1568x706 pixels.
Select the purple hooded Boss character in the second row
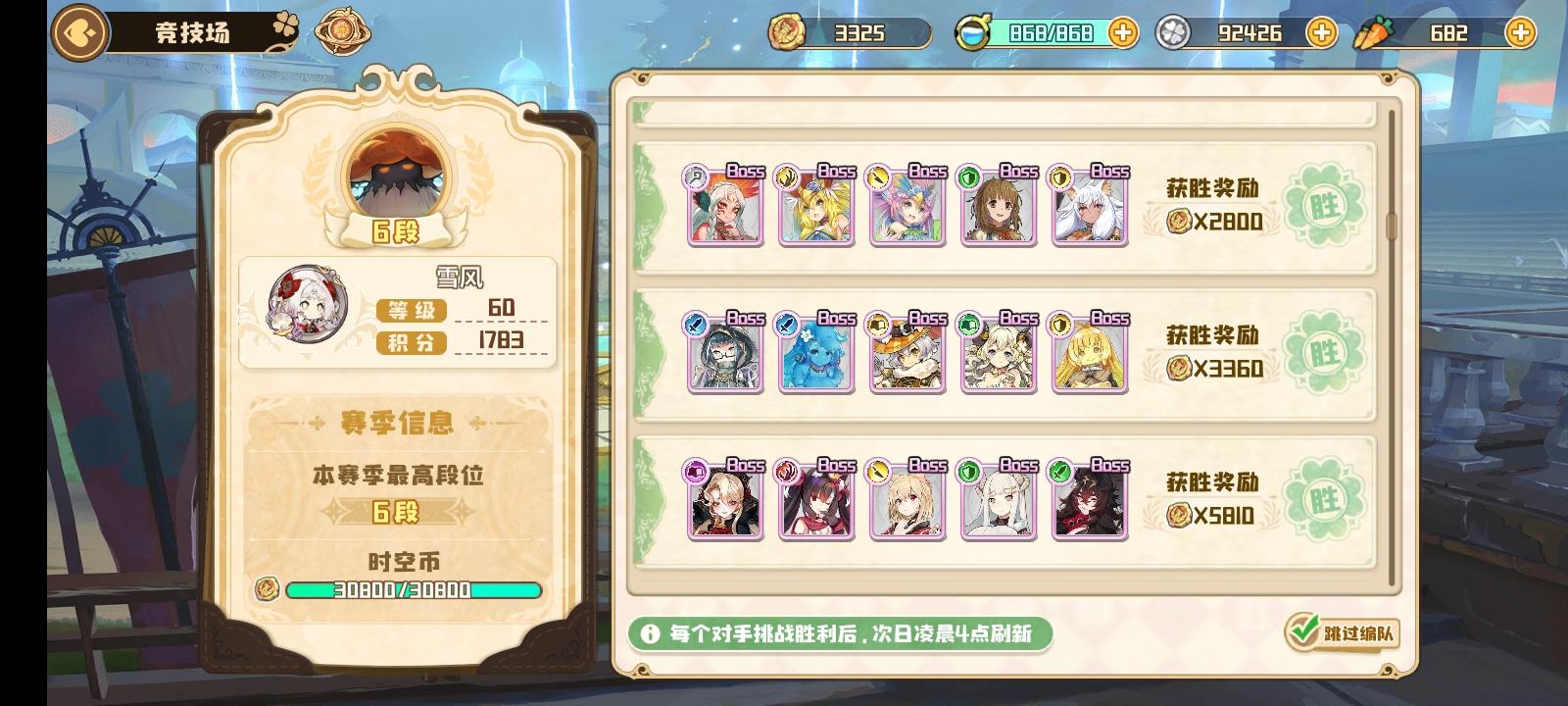click(x=725, y=358)
